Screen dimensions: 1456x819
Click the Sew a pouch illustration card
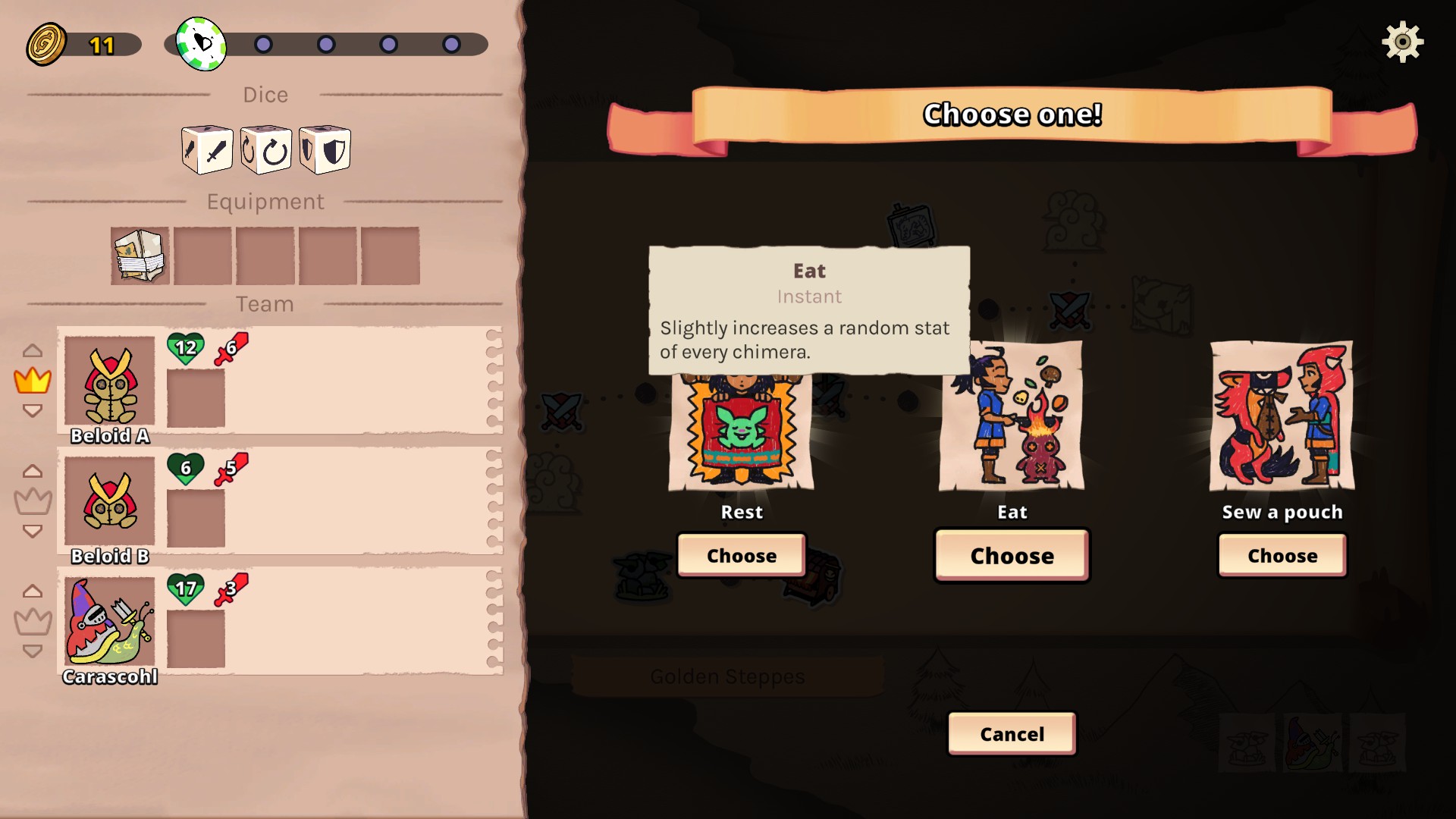pyautogui.click(x=1282, y=416)
